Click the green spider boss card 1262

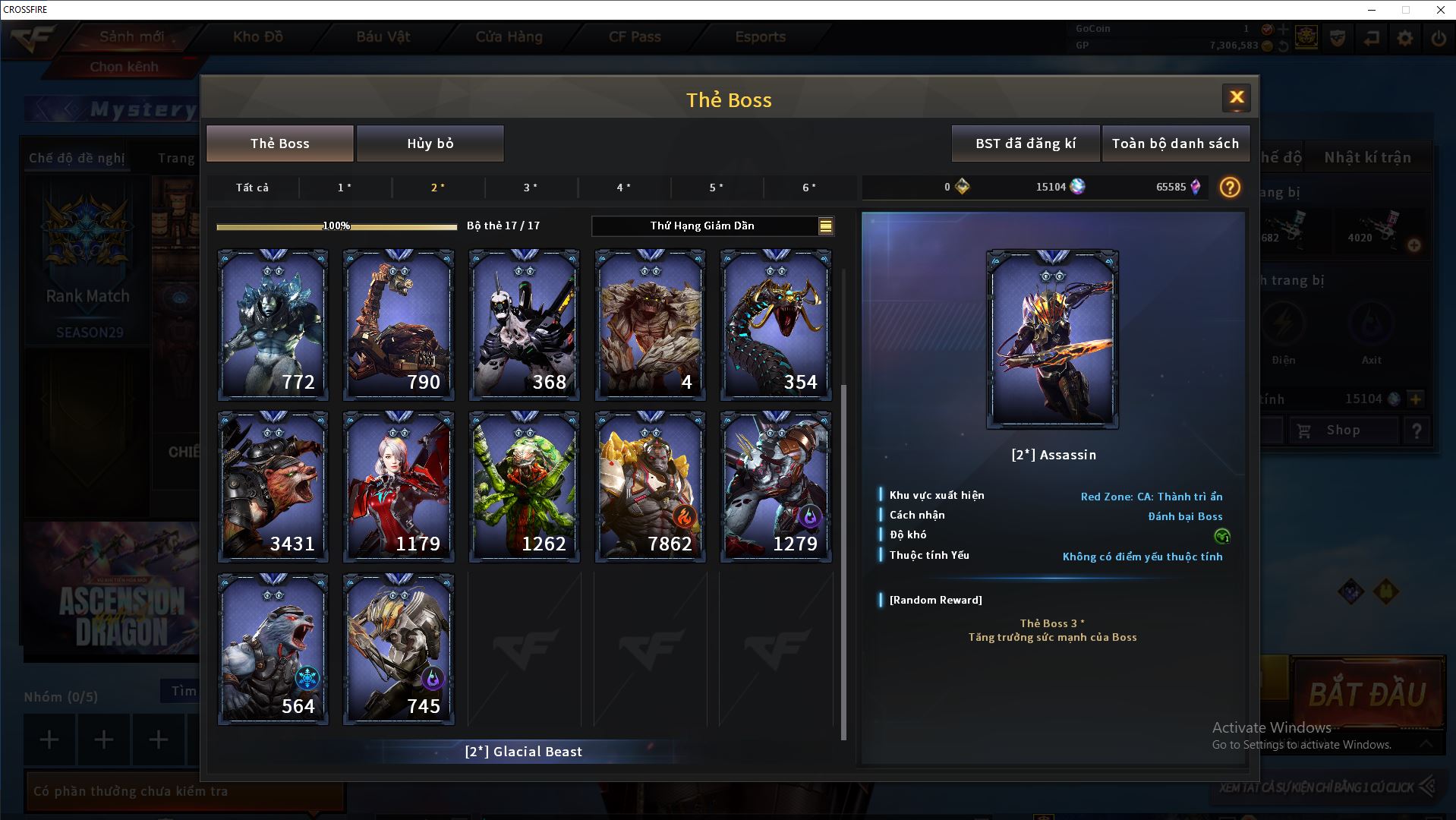click(x=524, y=486)
